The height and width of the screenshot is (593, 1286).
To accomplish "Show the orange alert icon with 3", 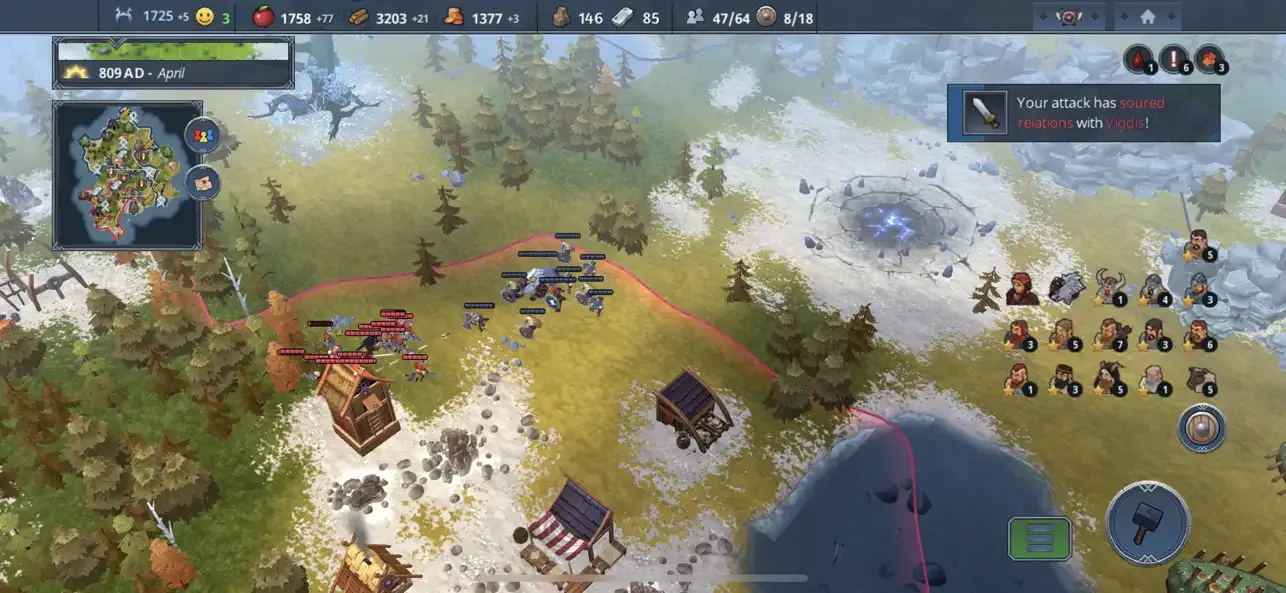I will [x=1210, y=59].
